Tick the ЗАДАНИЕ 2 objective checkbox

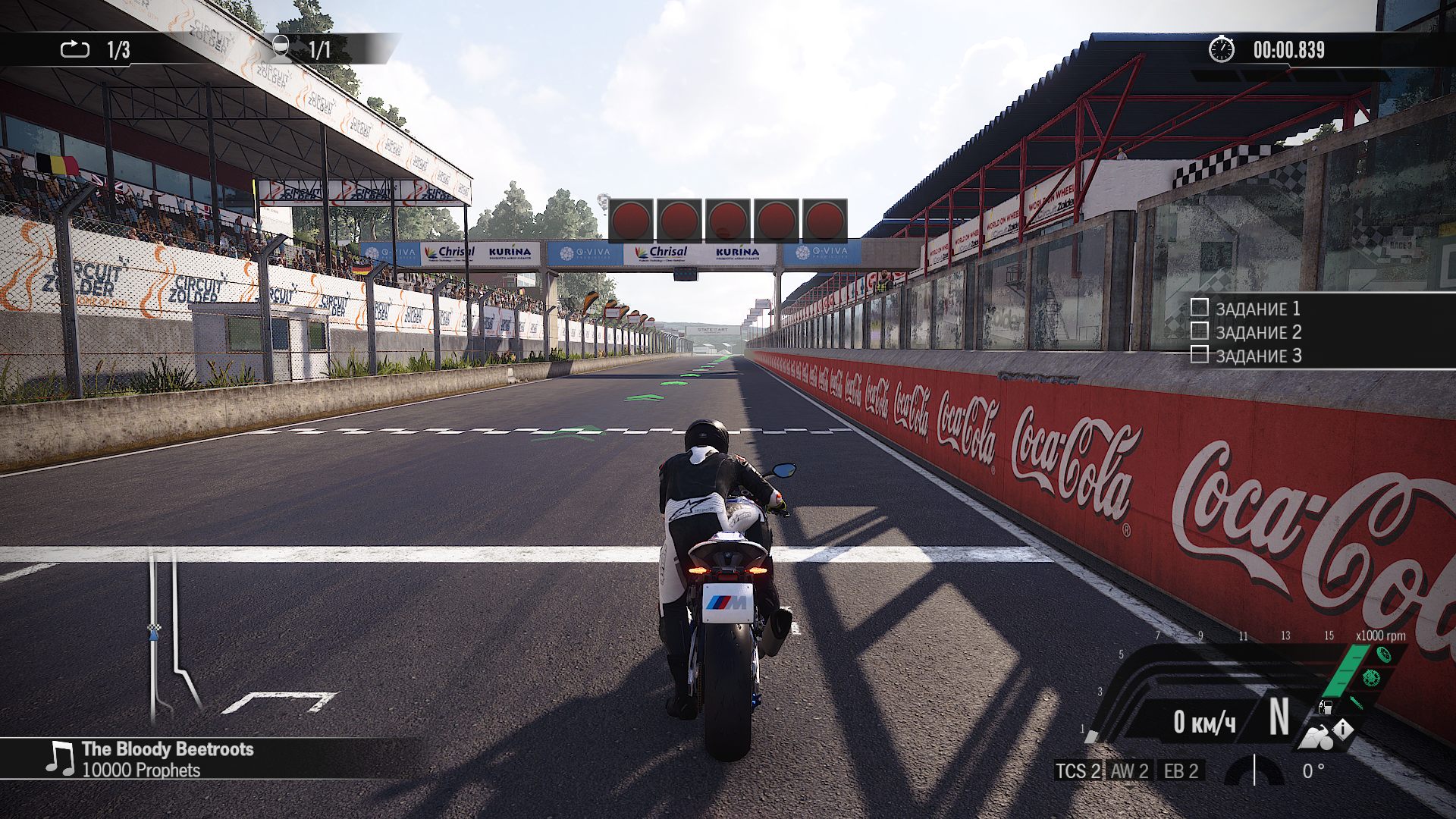coord(1199,331)
